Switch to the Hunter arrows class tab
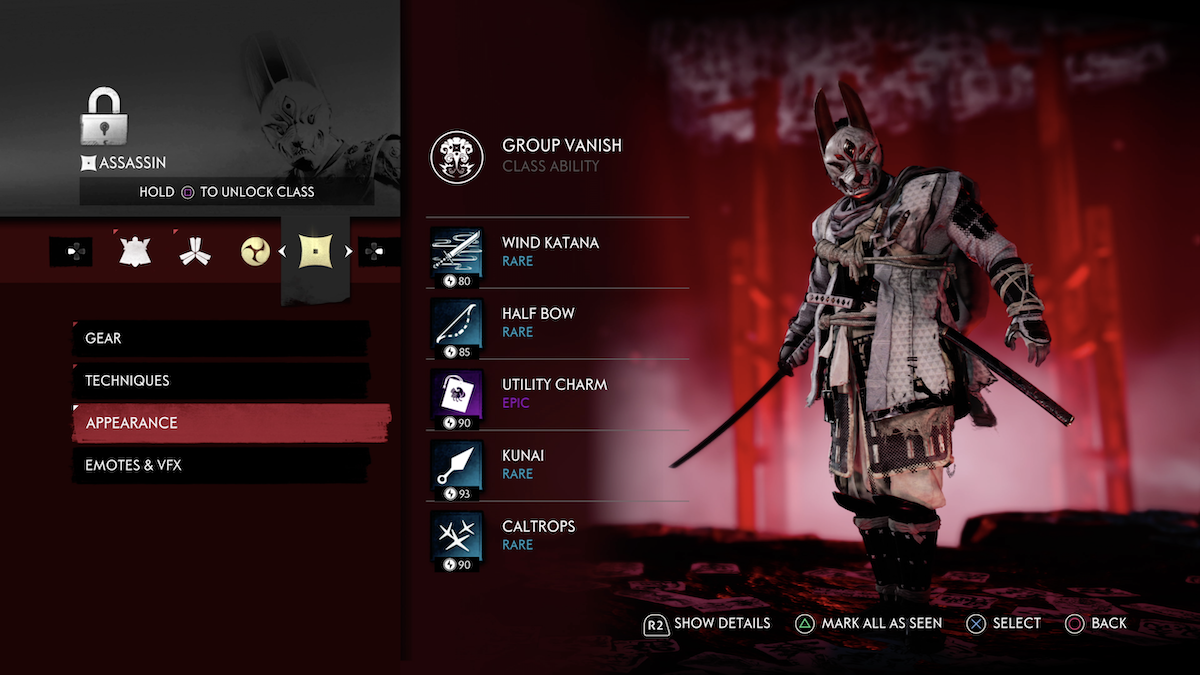This screenshot has width=1200, height=675. click(194, 252)
